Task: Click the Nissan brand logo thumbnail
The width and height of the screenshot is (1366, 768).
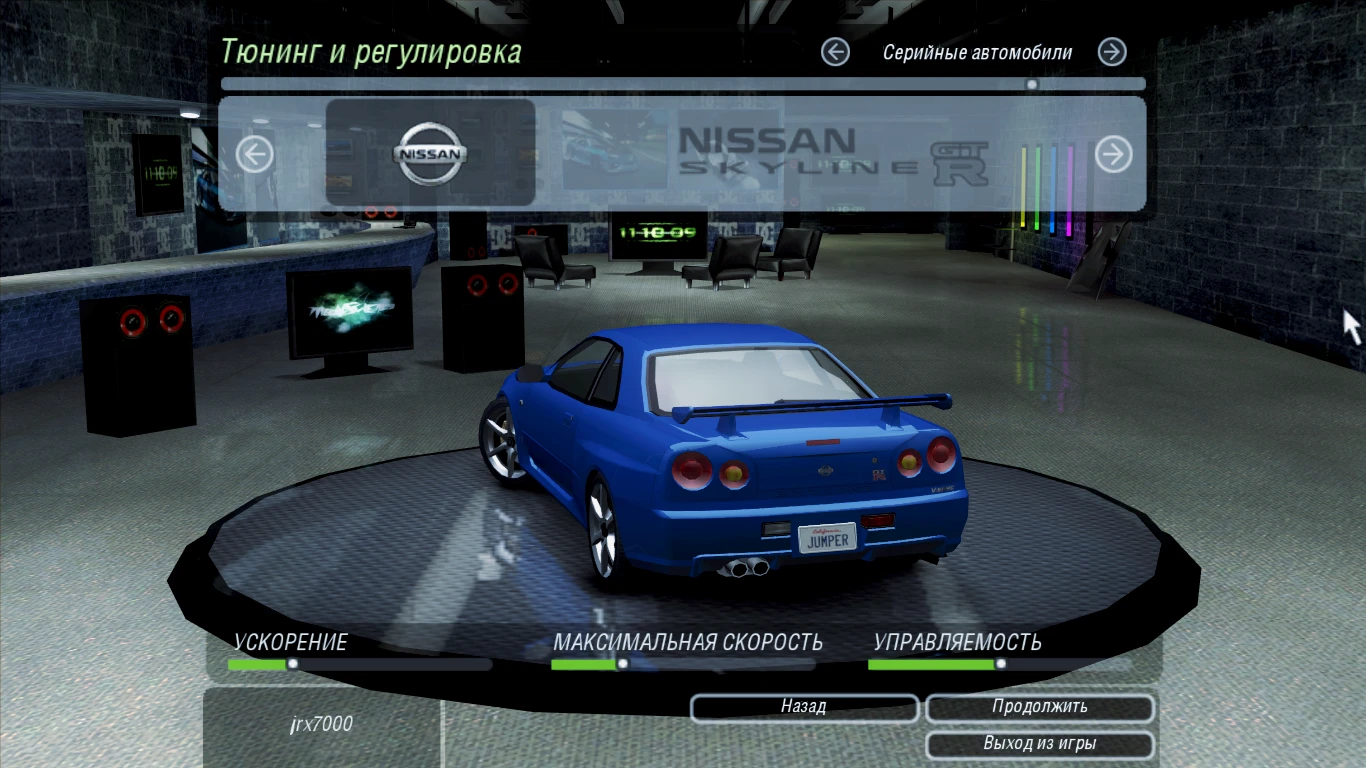Action: [x=430, y=153]
